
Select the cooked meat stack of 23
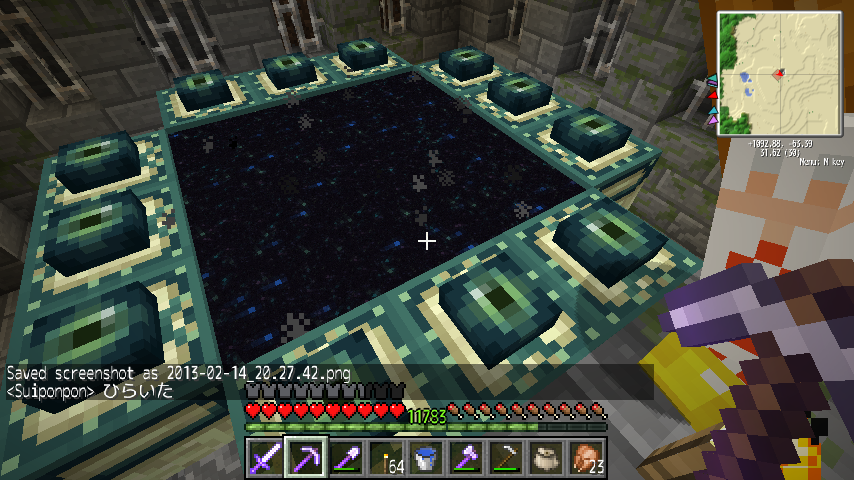coord(586,458)
